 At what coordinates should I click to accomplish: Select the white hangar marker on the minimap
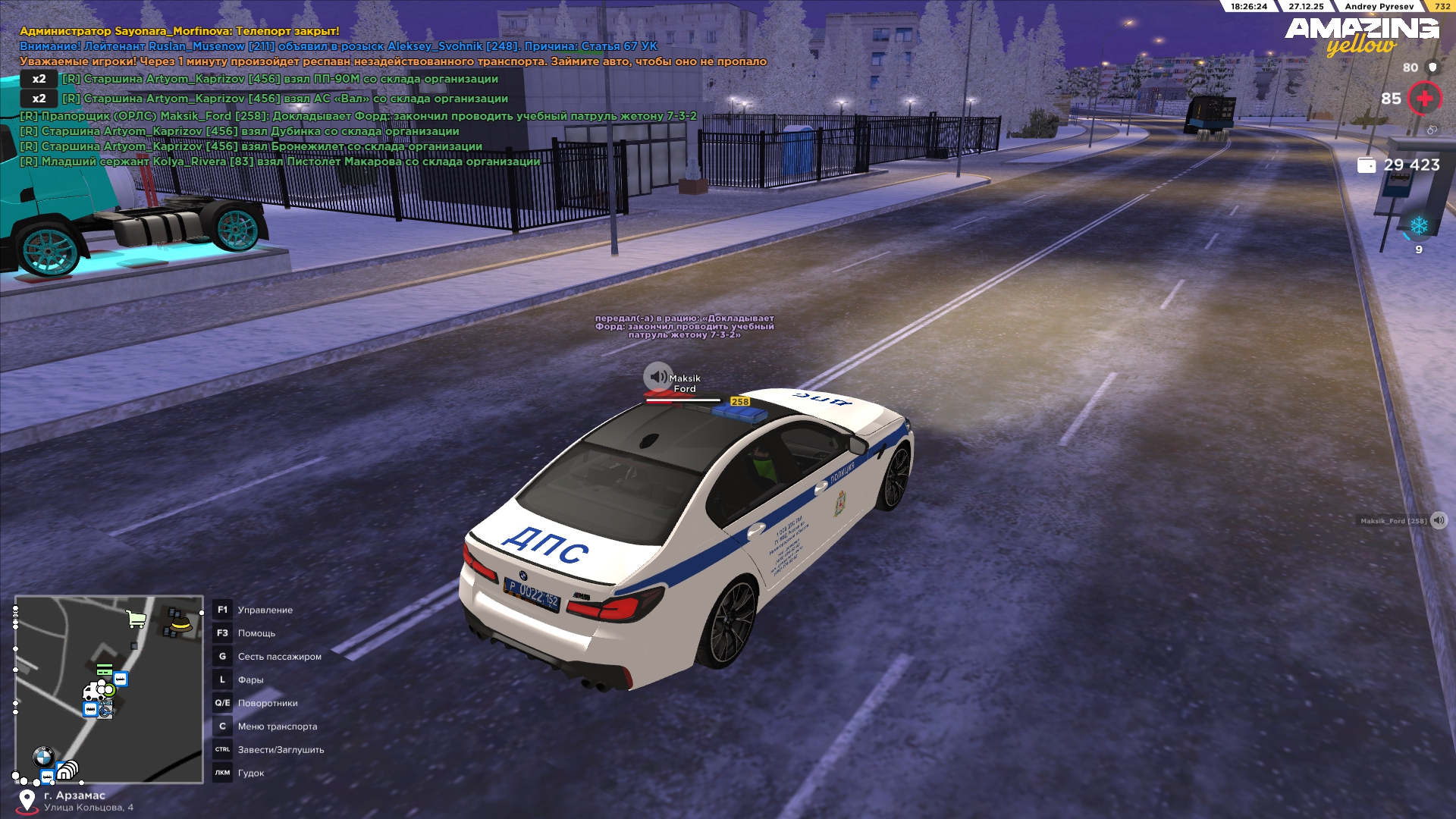tap(67, 770)
